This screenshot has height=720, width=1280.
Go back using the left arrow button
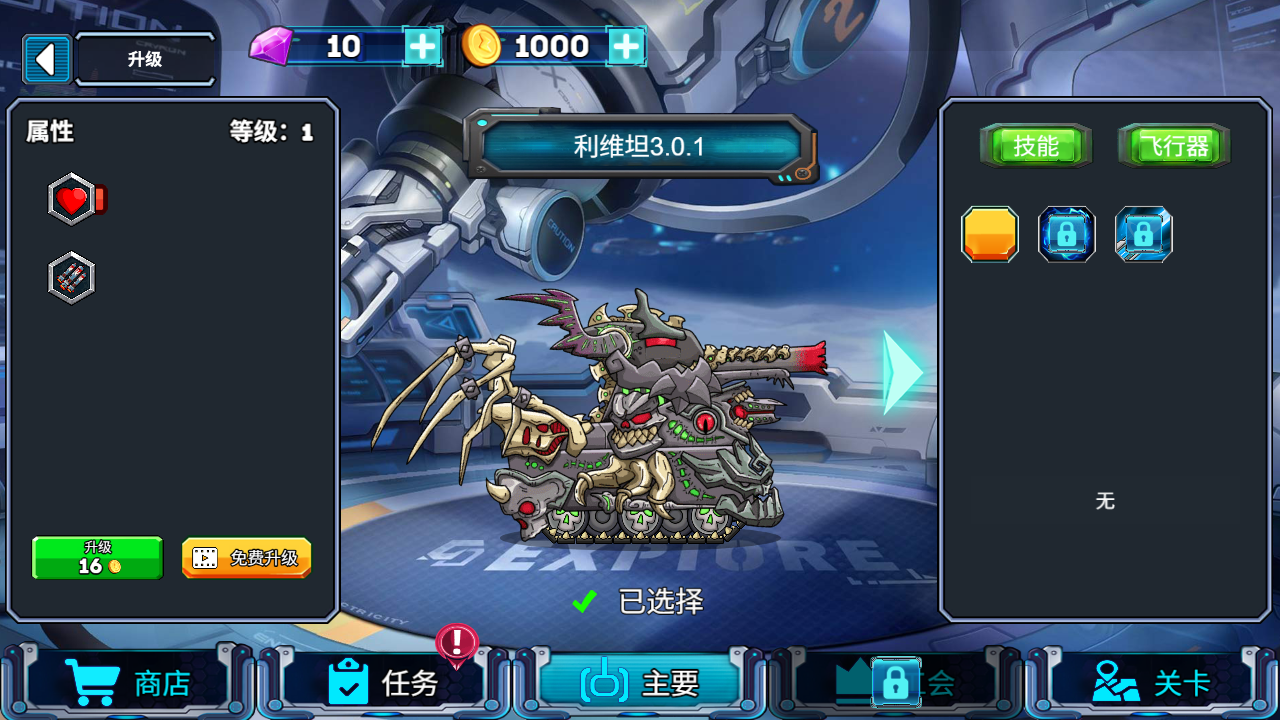click(x=46, y=59)
